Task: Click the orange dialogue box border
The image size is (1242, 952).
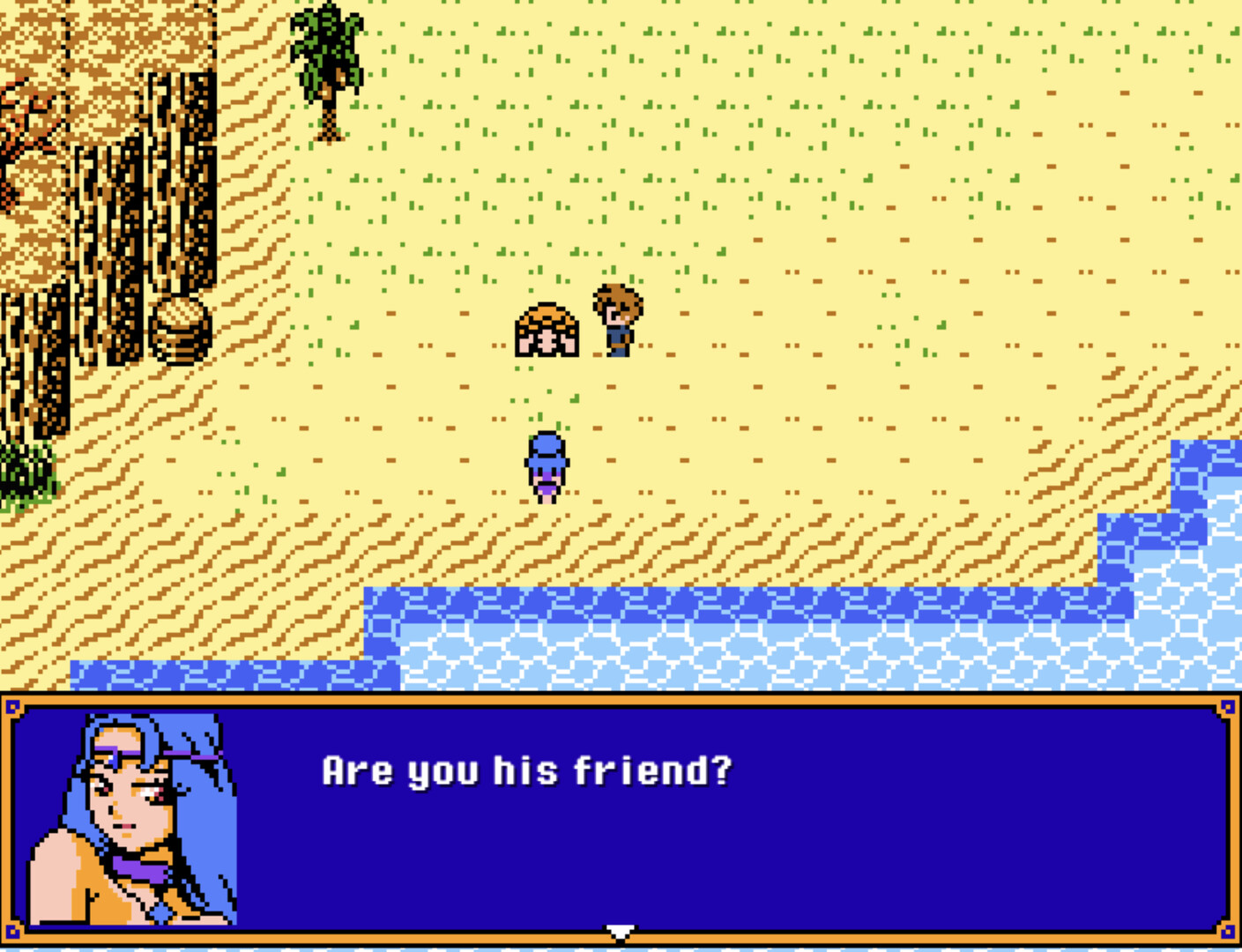Action: point(617,699)
